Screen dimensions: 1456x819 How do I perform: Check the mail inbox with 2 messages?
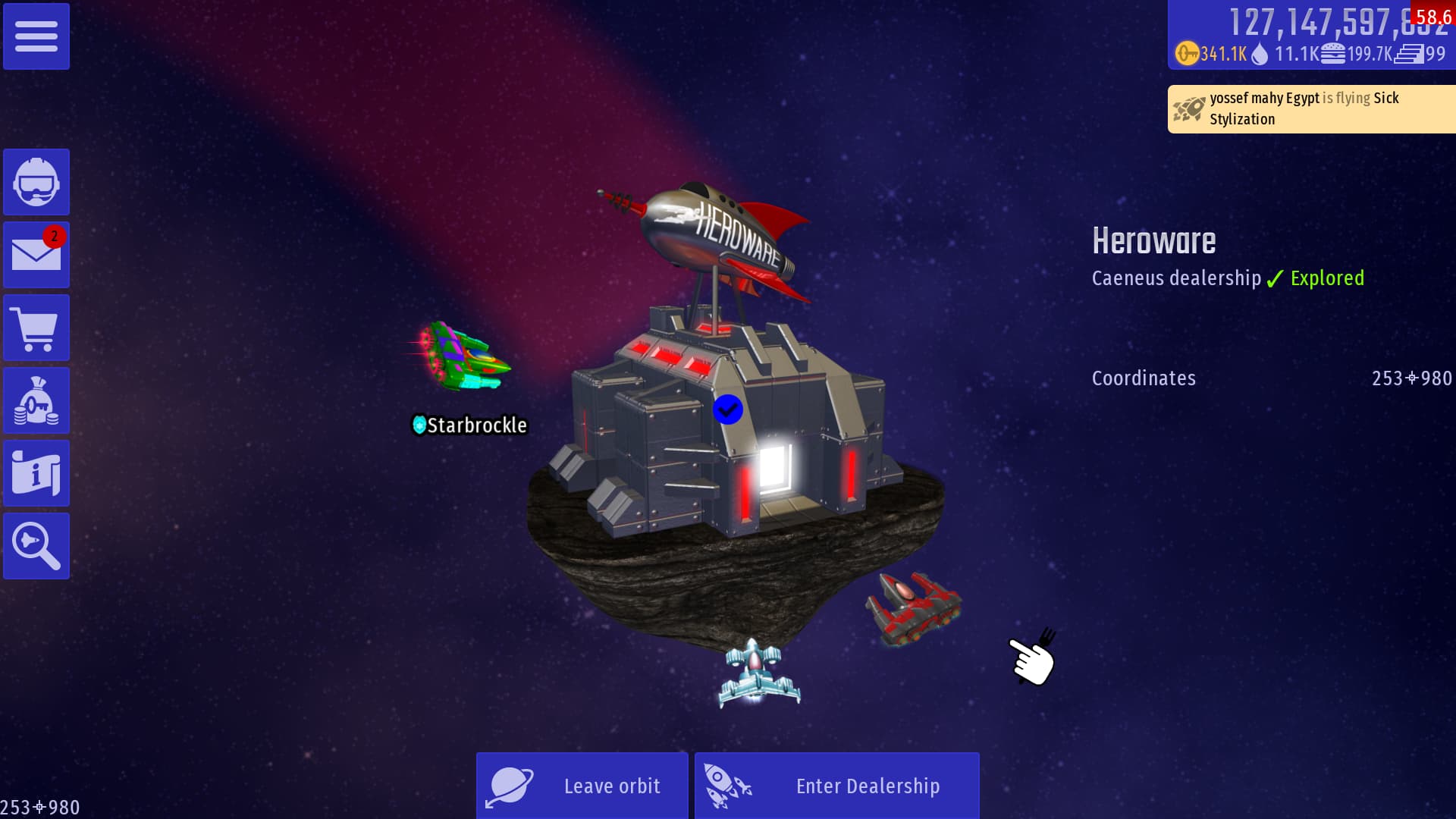36,255
